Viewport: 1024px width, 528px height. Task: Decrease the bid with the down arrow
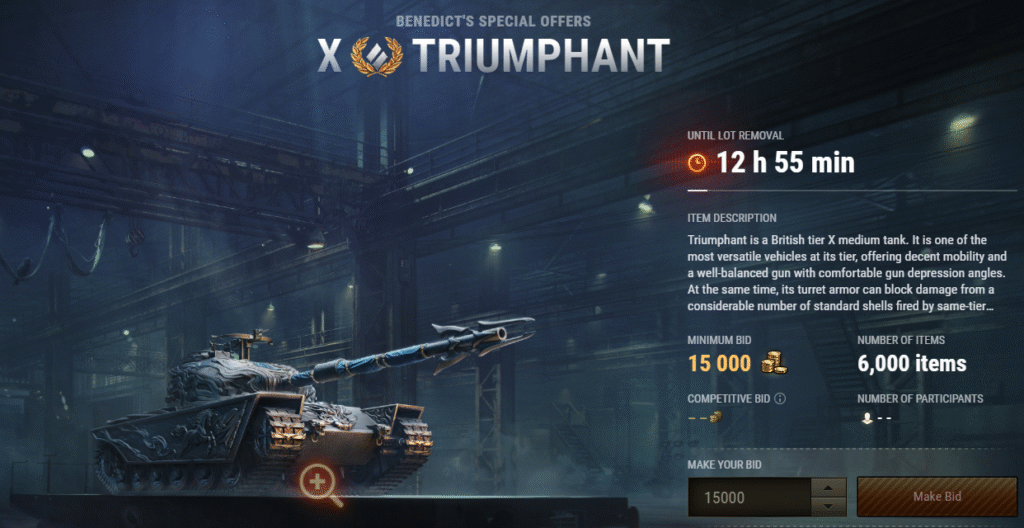point(826,506)
